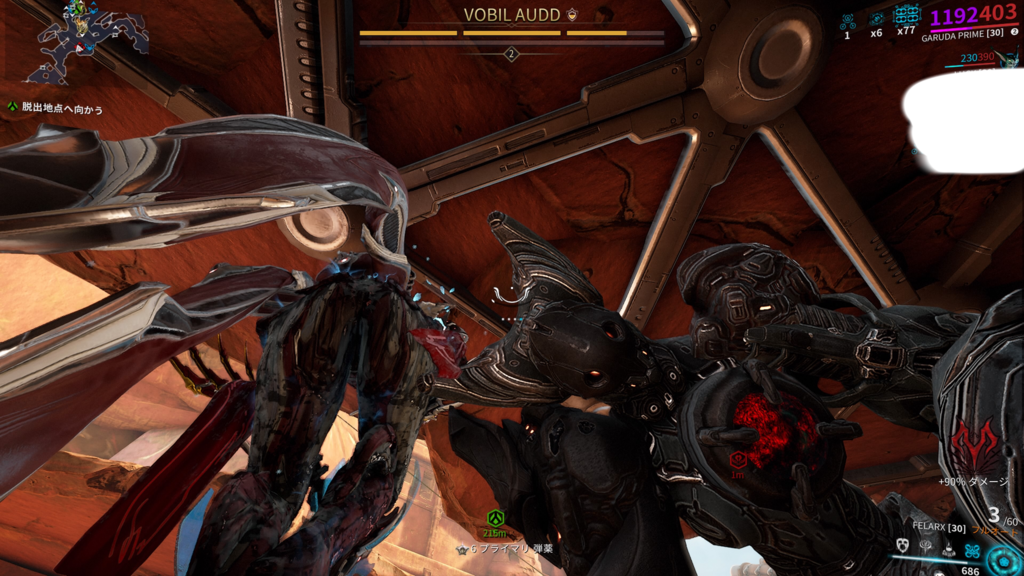Activate the third Garuda ability icon

coord(948,547)
